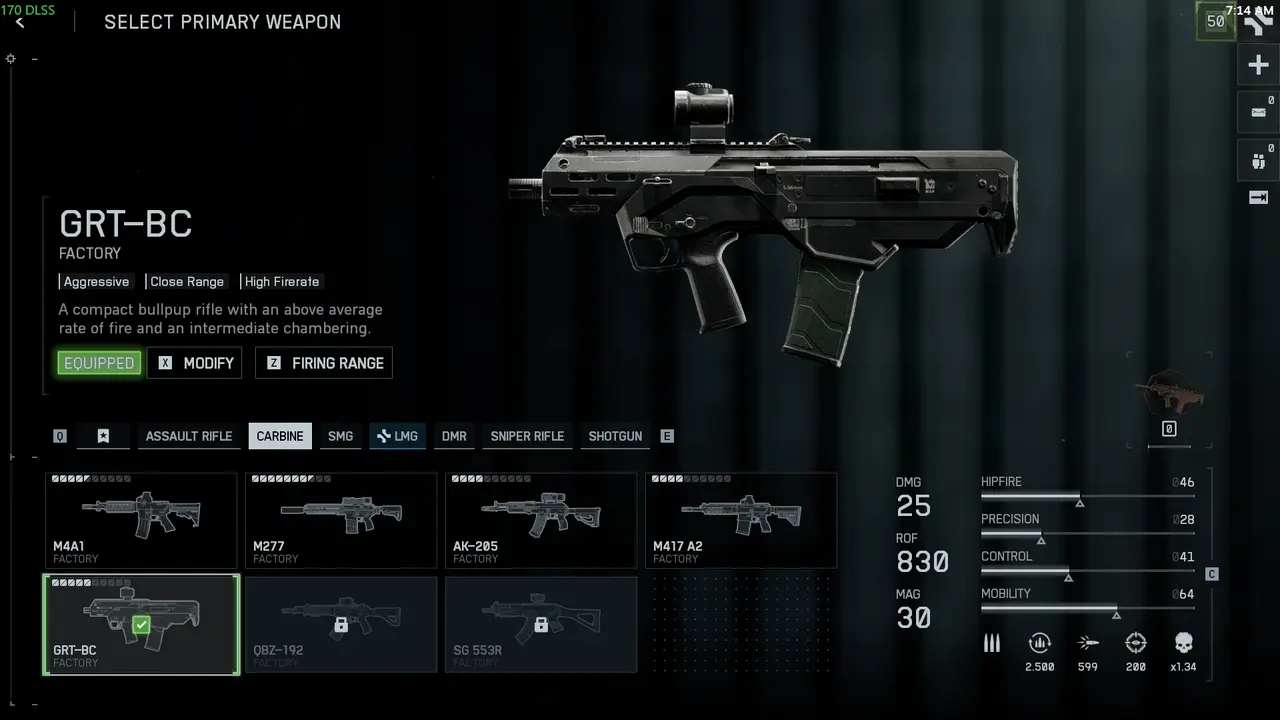Switch to the Sniper Rifle tab
Image resolution: width=1280 pixels, height=720 pixels.
(527, 436)
